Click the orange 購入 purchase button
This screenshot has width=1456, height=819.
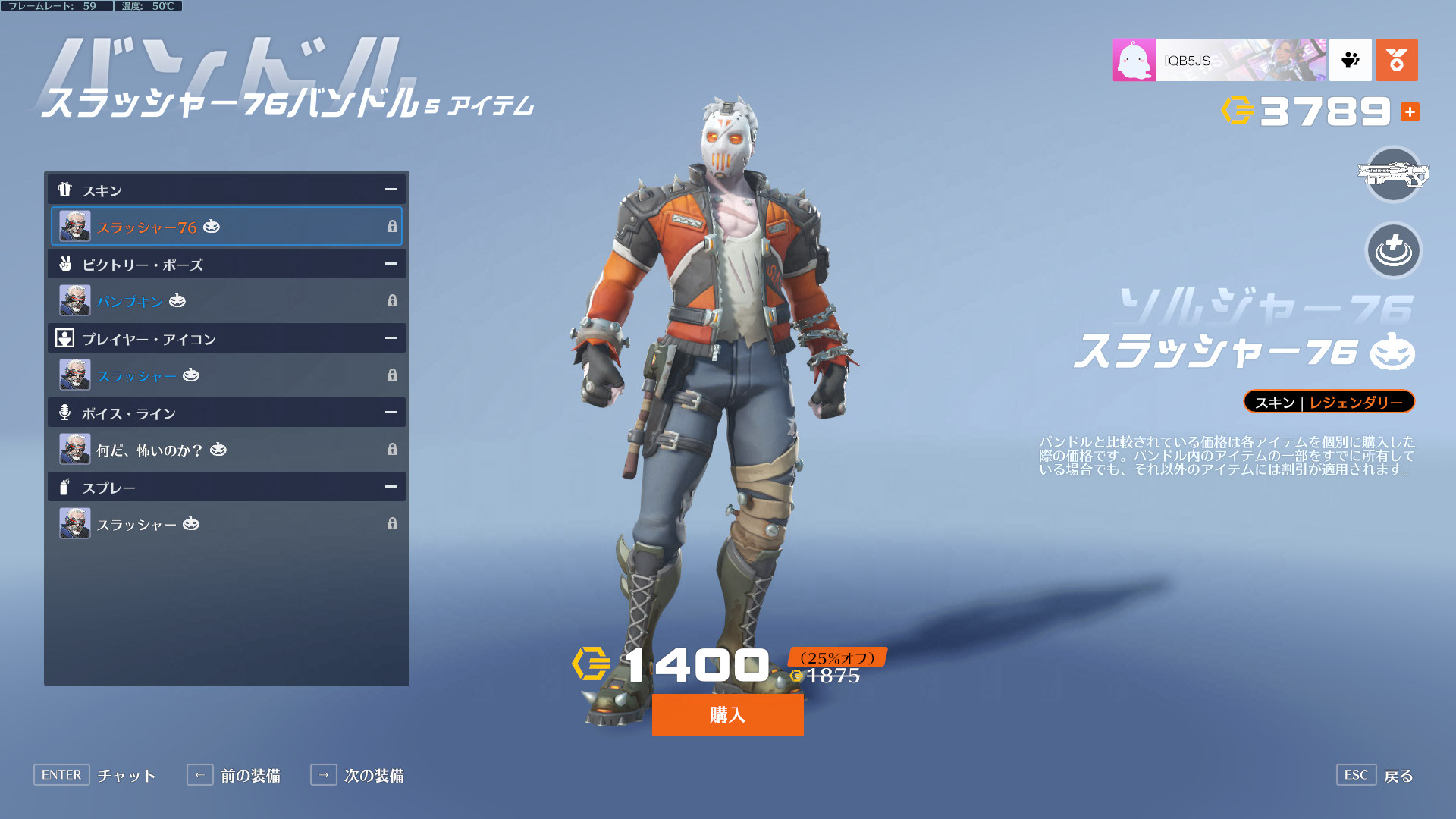click(x=727, y=714)
